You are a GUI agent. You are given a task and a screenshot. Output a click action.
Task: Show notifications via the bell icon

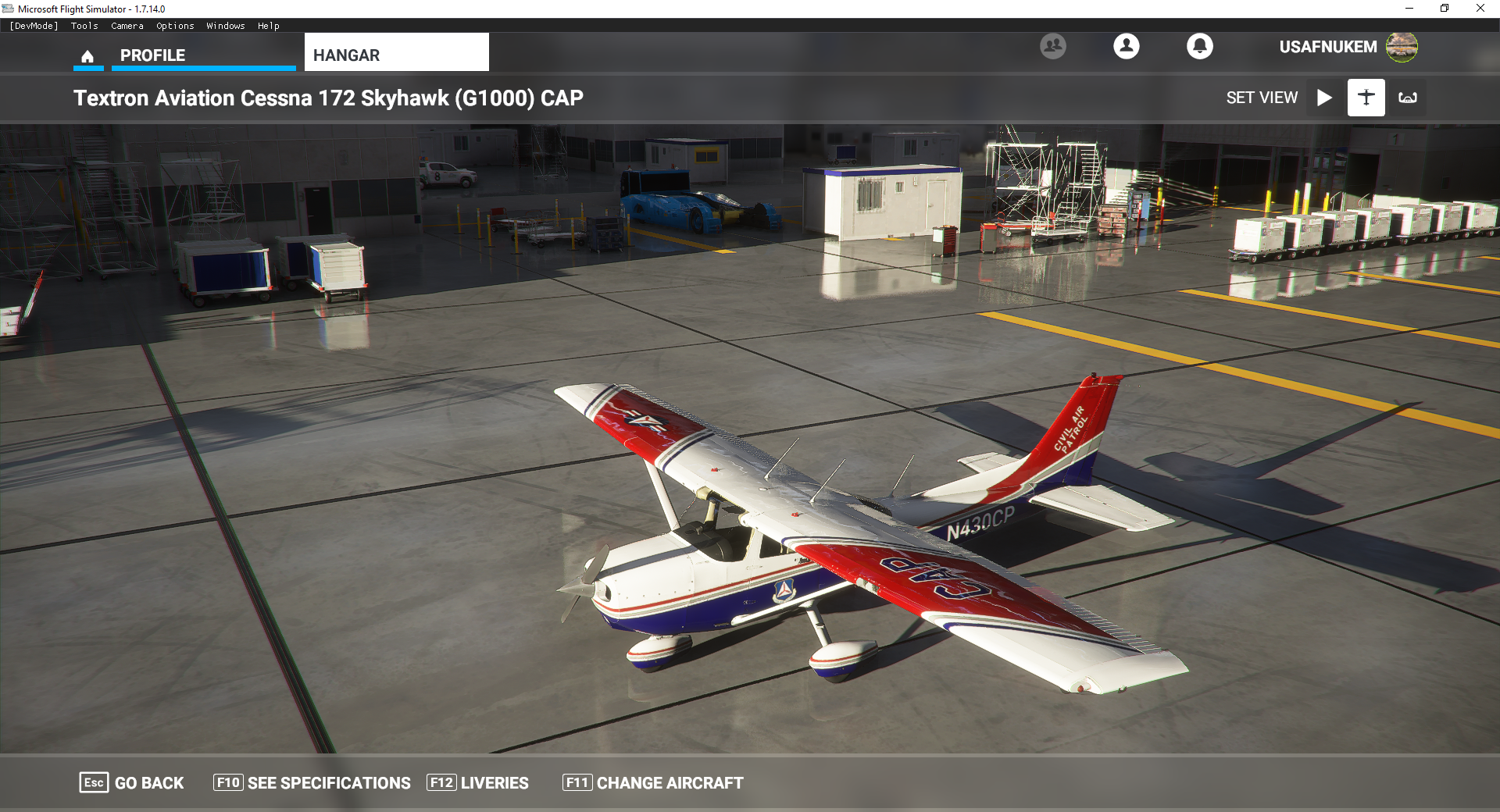point(1199,46)
